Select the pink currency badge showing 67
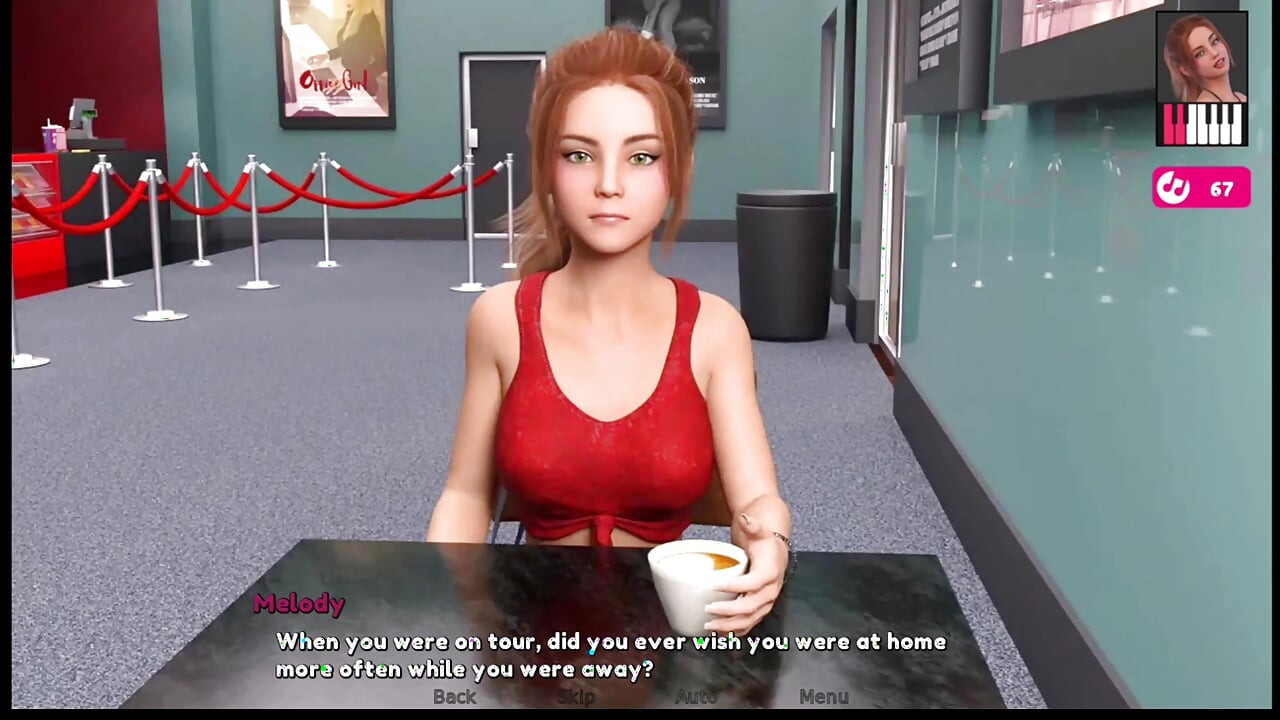 [x=1201, y=187]
